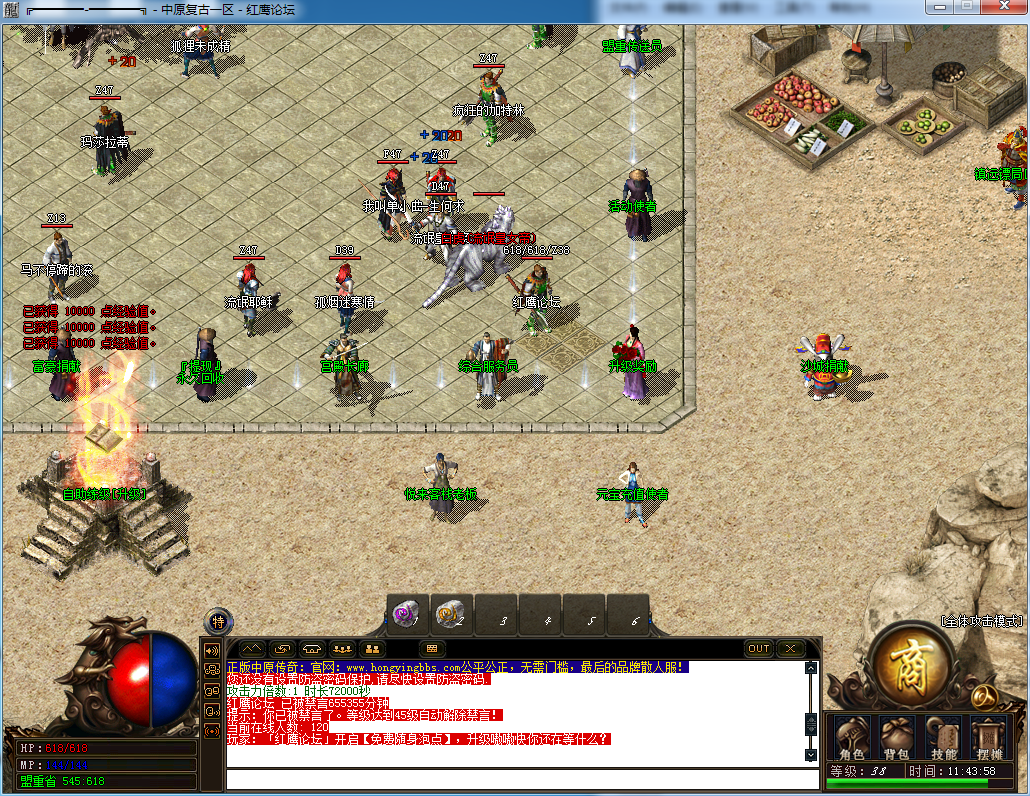This screenshot has width=1030, height=796.
Task: Open the 角色 character panel
Action: point(851,738)
